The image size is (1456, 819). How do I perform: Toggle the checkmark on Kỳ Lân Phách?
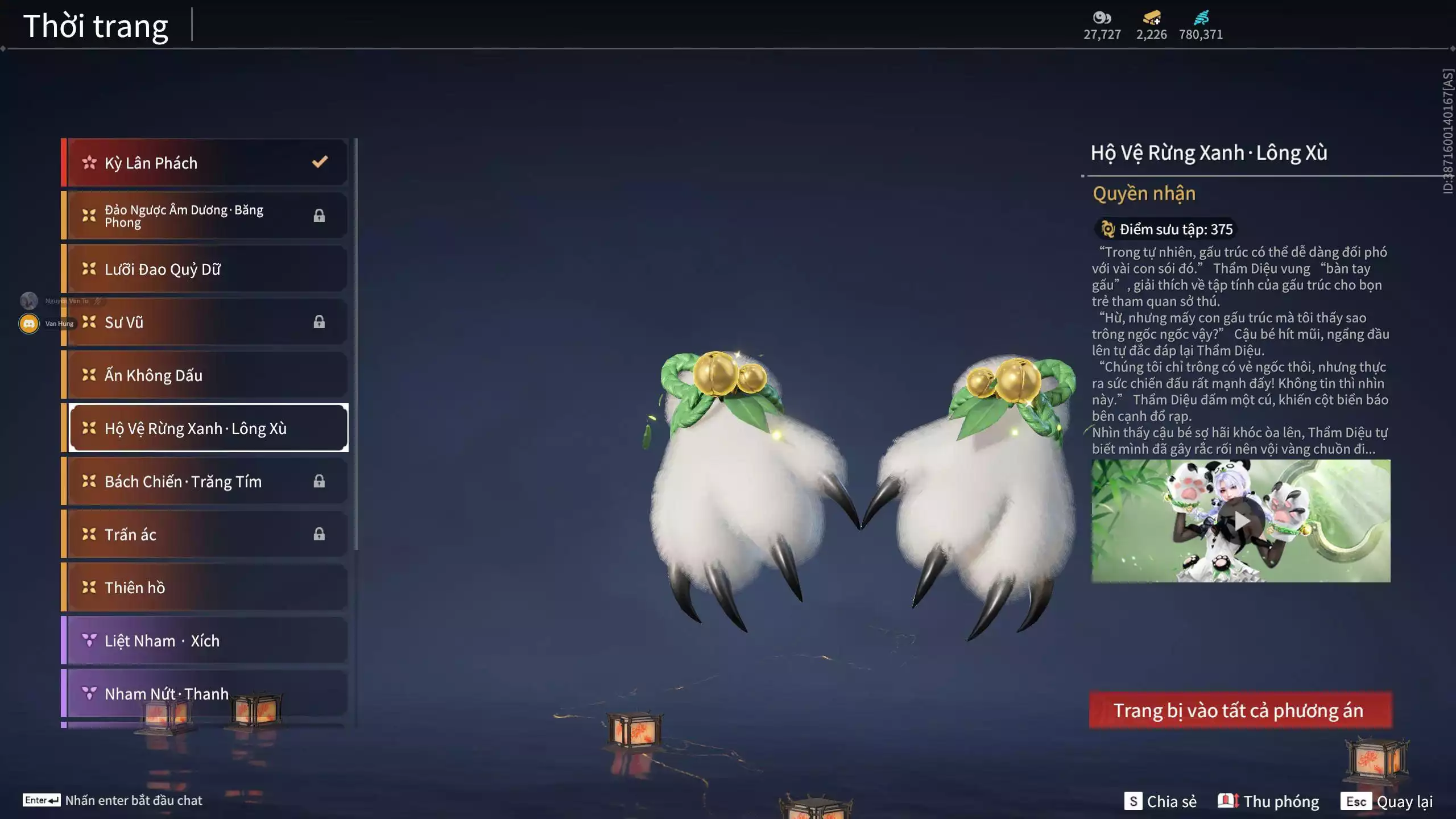tap(319, 161)
